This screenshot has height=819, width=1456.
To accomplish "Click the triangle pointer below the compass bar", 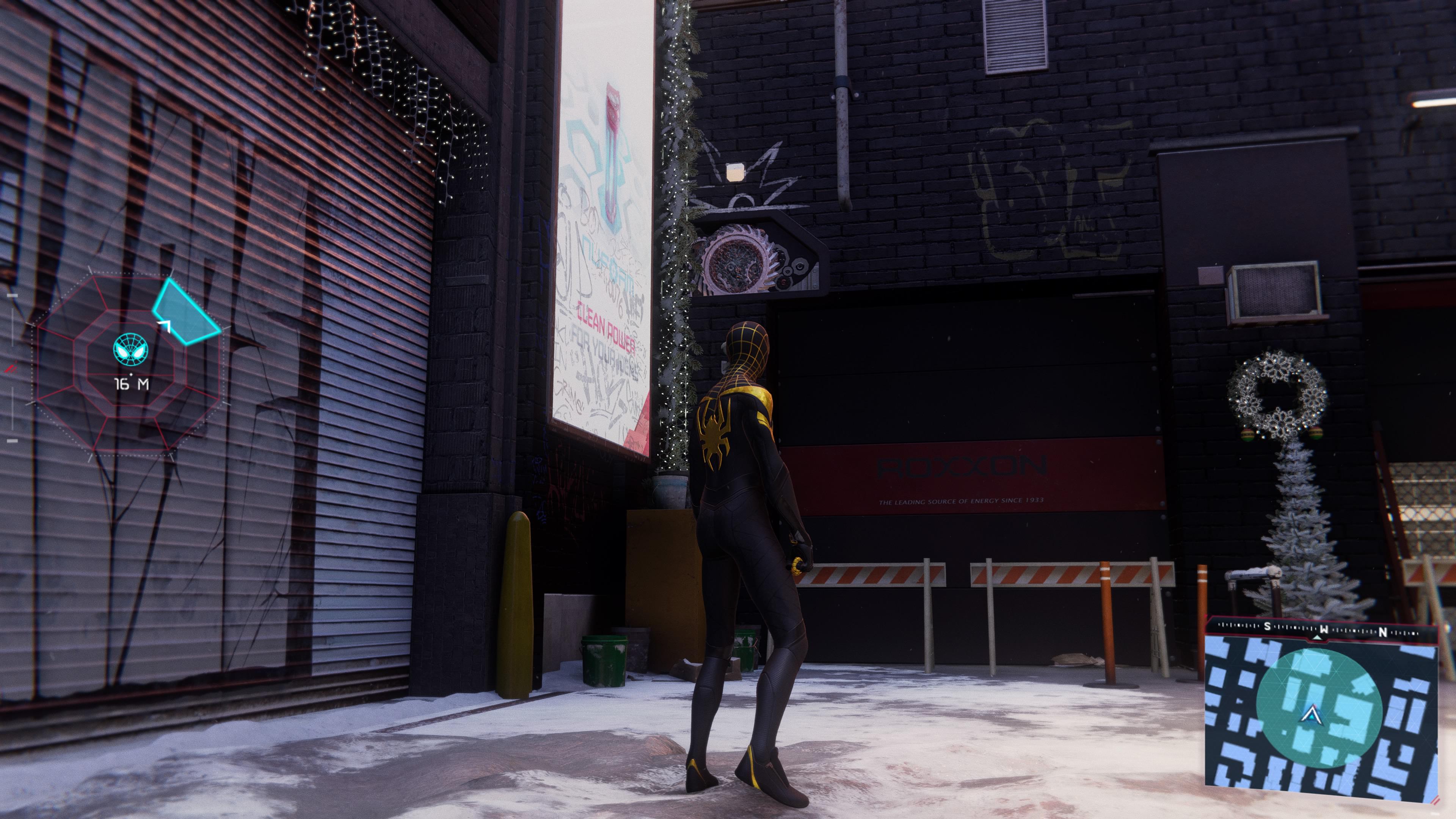I will [x=1317, y=639].
